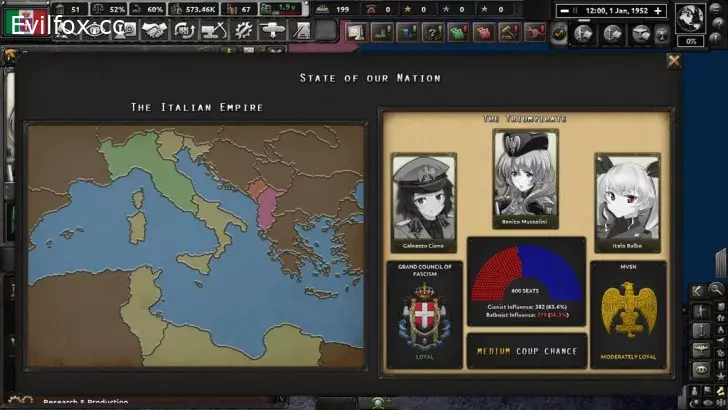
Task: Close the State of our Nation window
Action: 674,60
